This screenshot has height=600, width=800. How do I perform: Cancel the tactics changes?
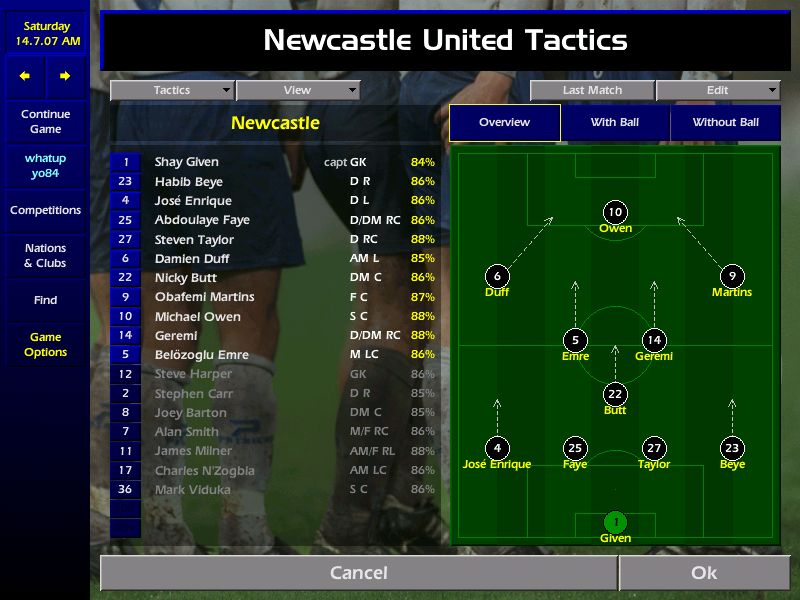tap(358, 573)
